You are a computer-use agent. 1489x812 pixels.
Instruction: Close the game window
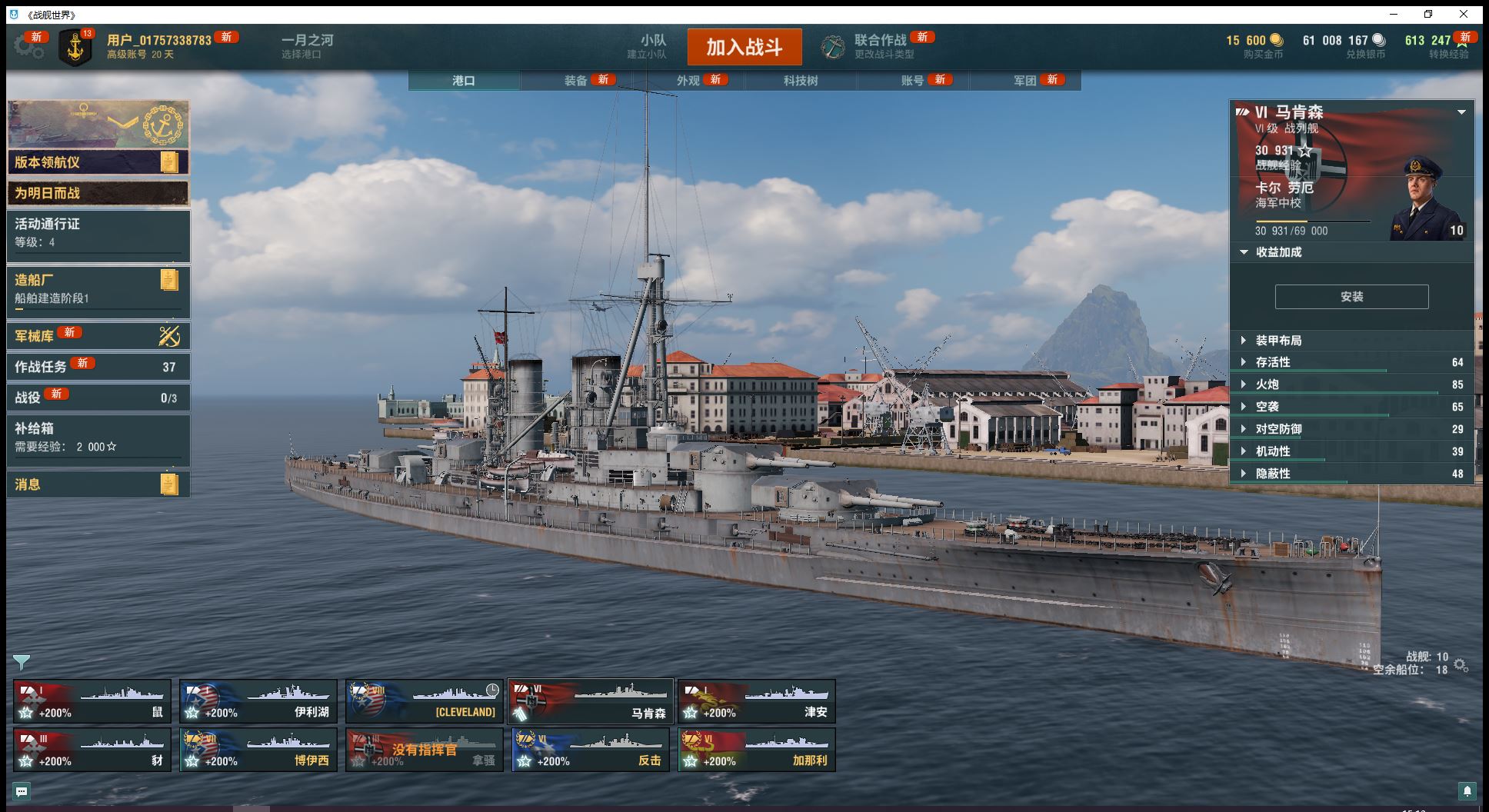[1464, 14]
